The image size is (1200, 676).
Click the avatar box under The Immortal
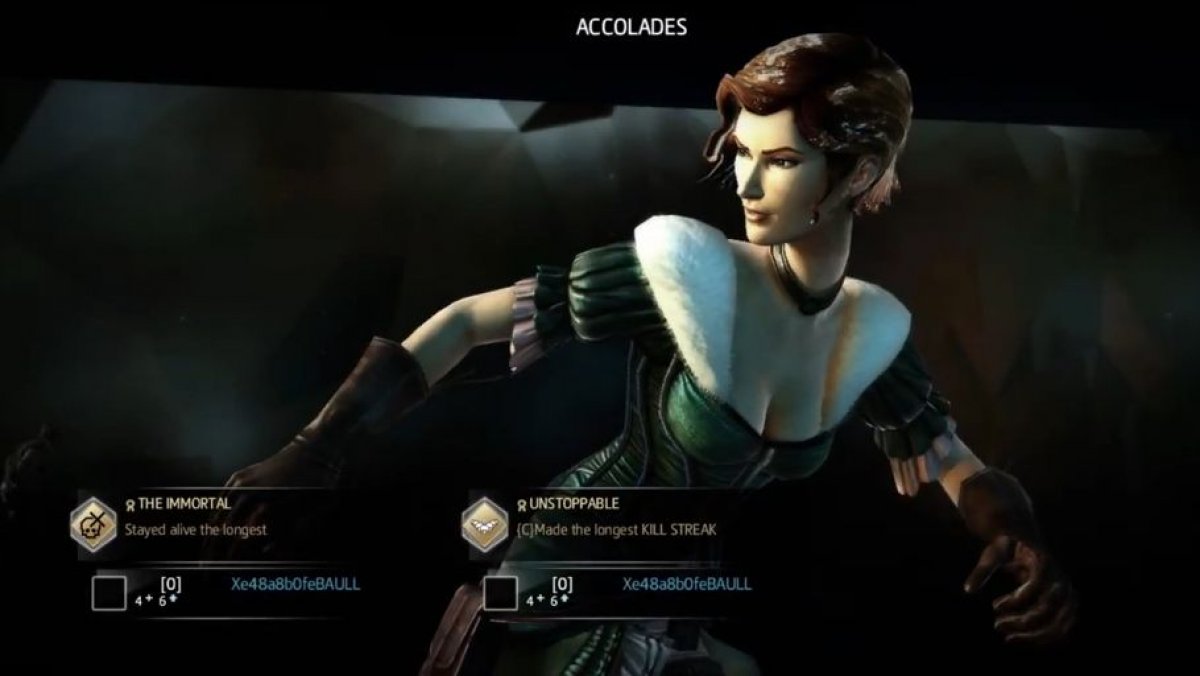tap(109, 592)
